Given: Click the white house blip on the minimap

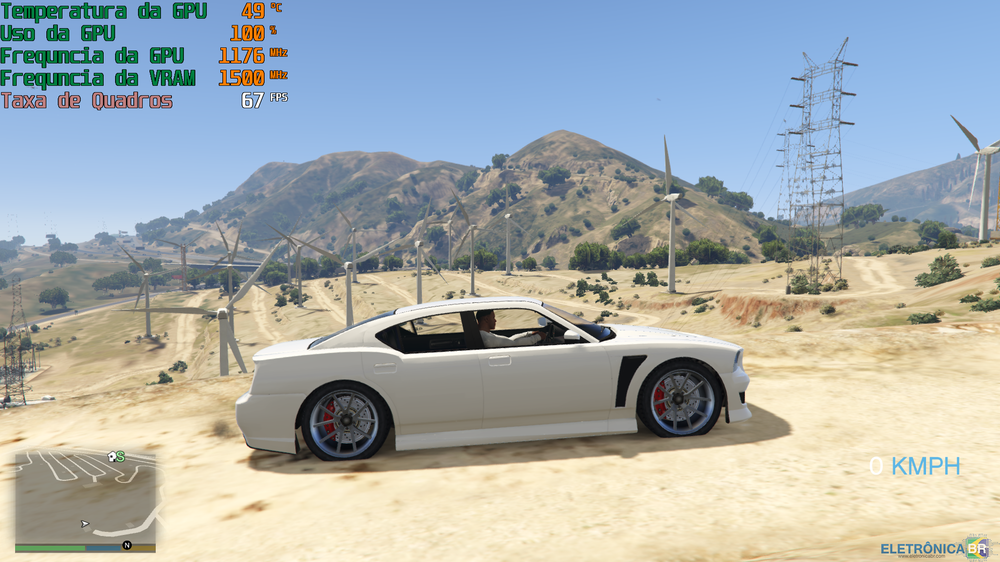Looking at the screenshot, I should click(111, 457).
